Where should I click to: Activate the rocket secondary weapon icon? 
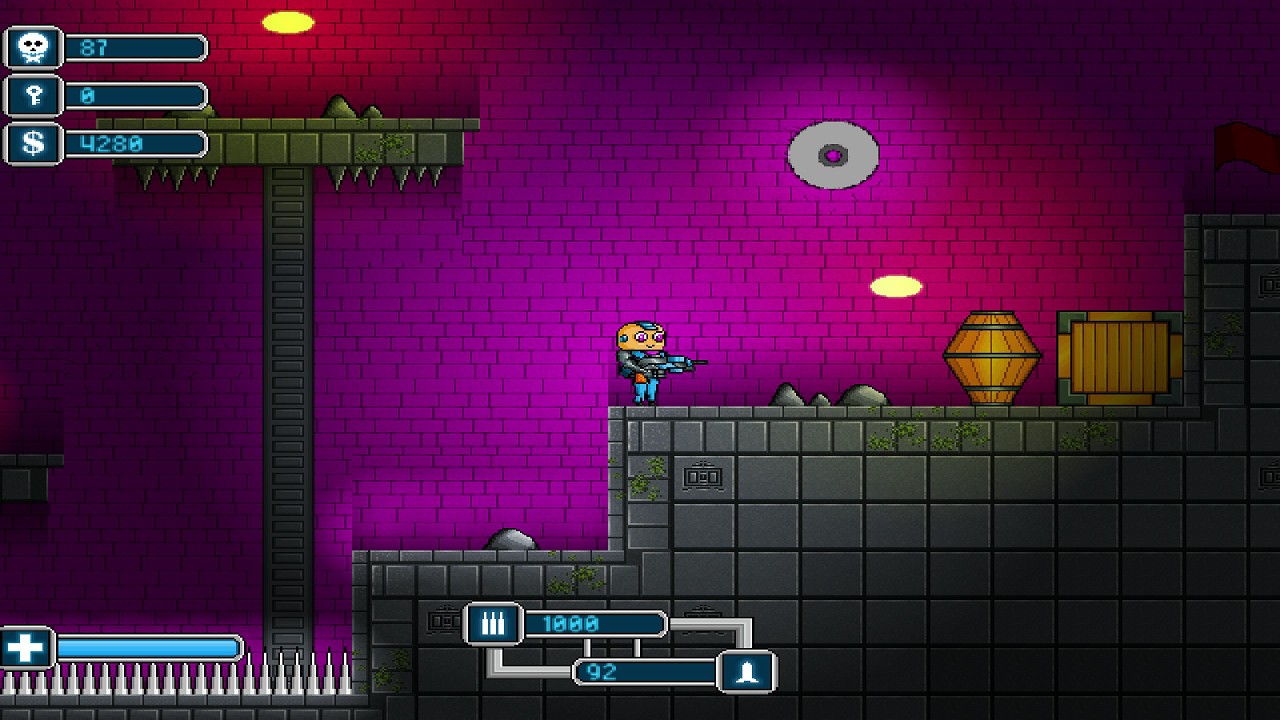747,672
